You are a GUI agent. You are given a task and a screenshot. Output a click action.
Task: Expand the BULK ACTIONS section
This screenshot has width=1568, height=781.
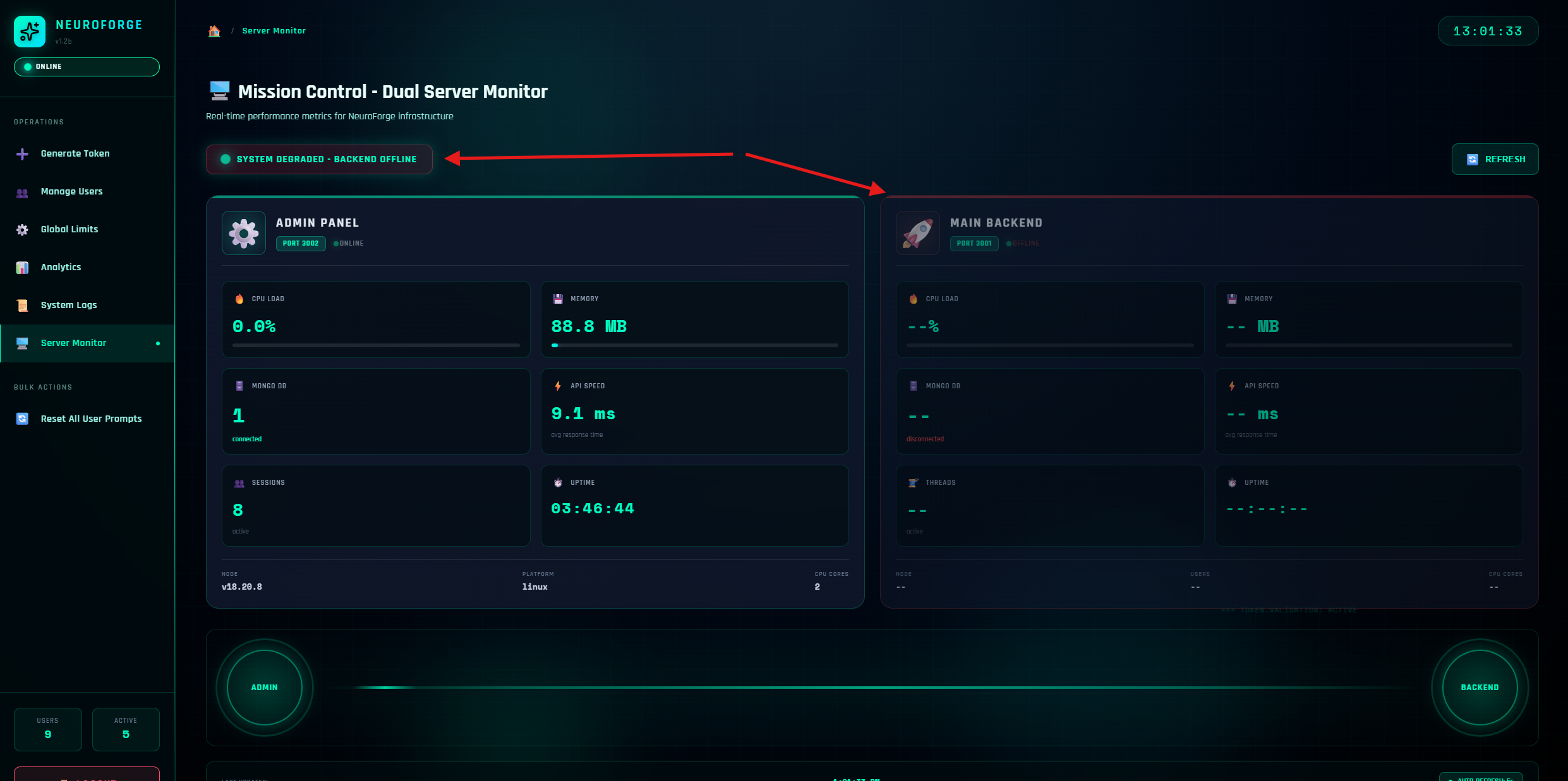pos(43,387)
